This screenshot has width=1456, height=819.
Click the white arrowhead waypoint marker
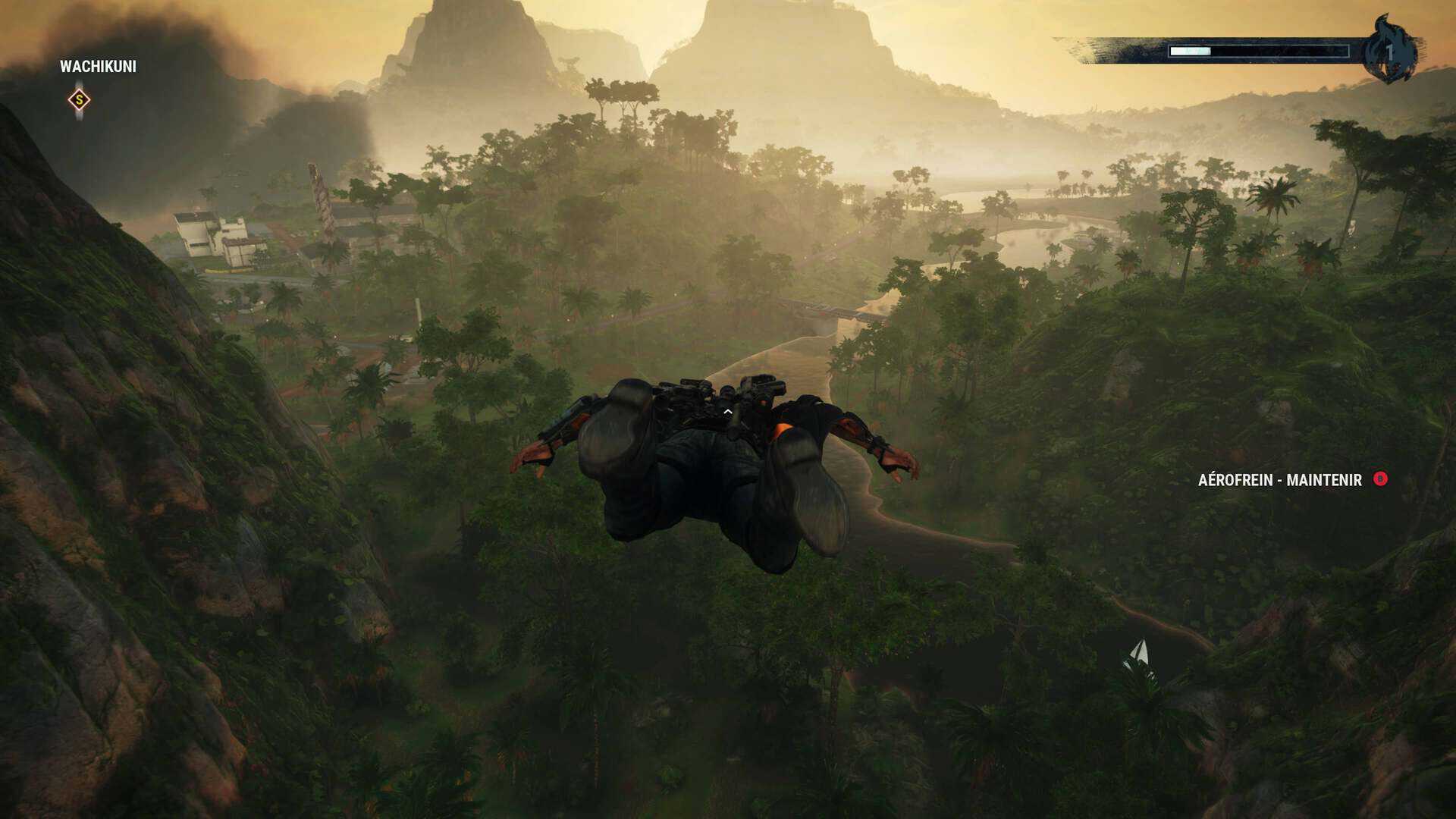click(1138, 654)
